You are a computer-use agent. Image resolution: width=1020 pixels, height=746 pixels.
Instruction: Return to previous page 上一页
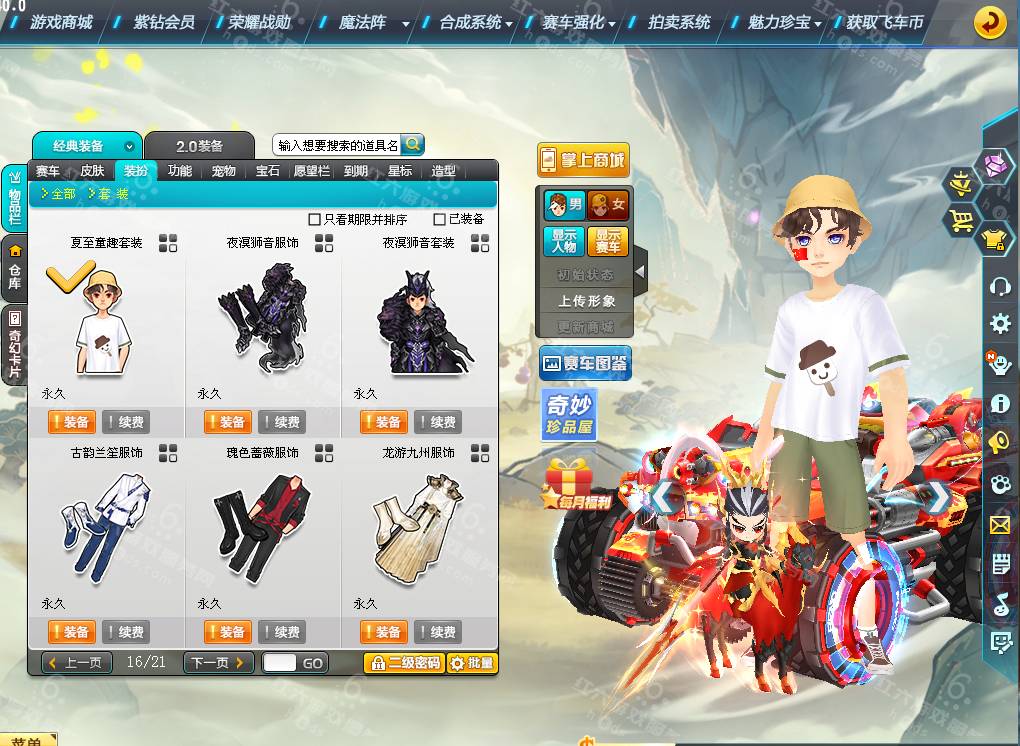pos(77,662)
